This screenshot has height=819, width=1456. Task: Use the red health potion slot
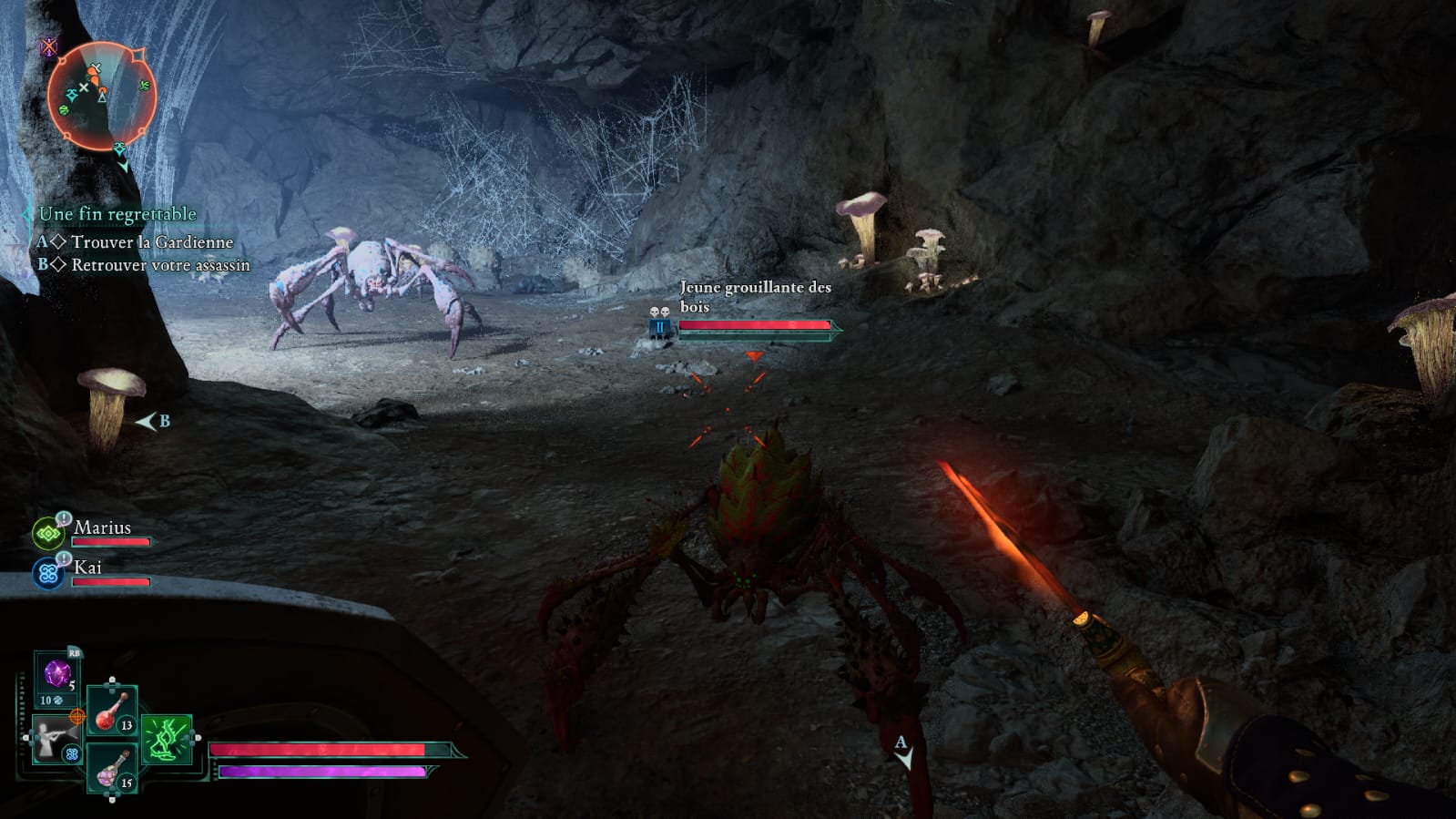(x=112, y=711)
